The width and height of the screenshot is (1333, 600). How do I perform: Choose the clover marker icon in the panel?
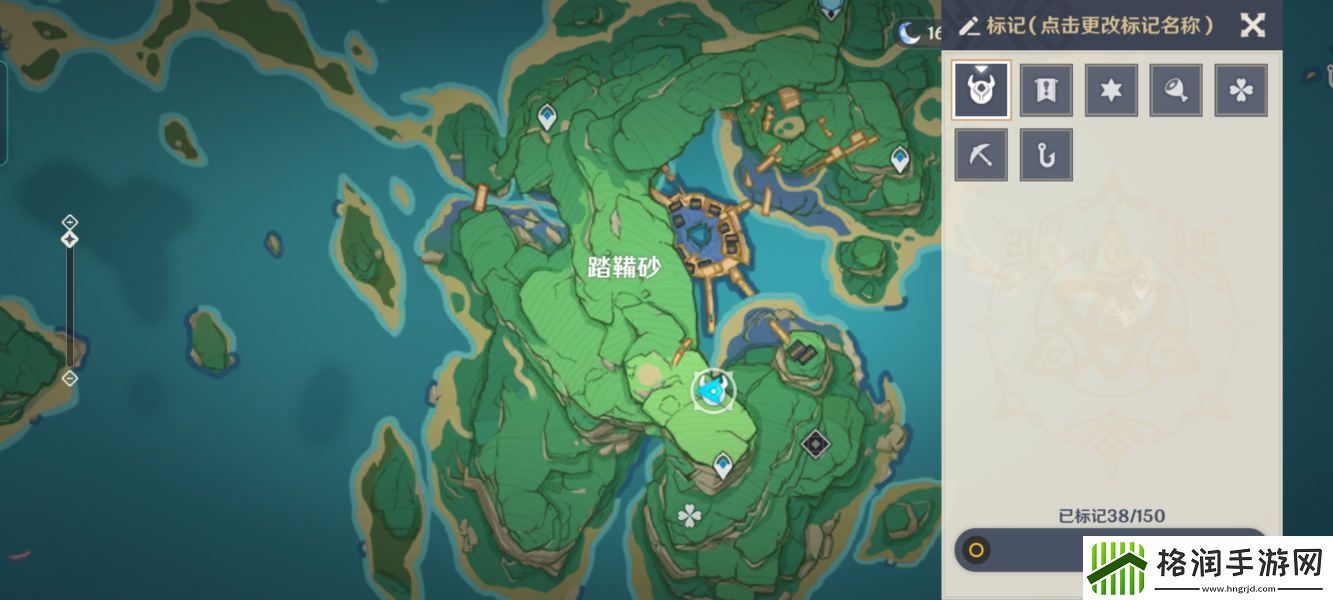point(1241,91)
